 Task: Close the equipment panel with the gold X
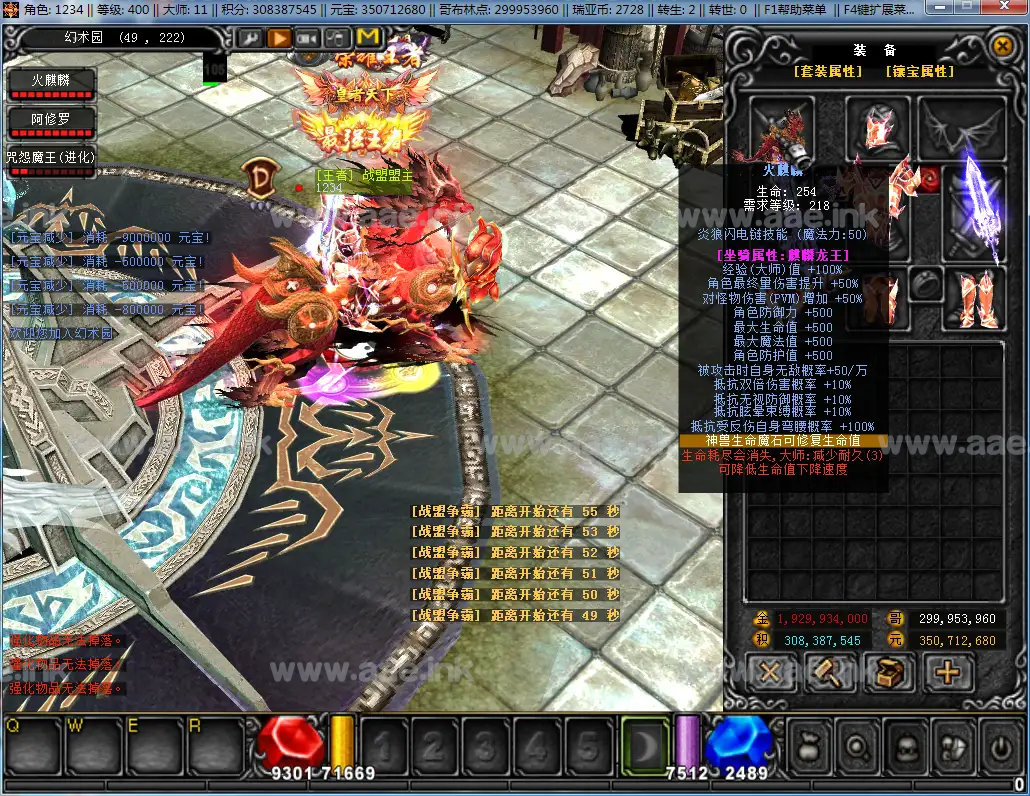1002,46
